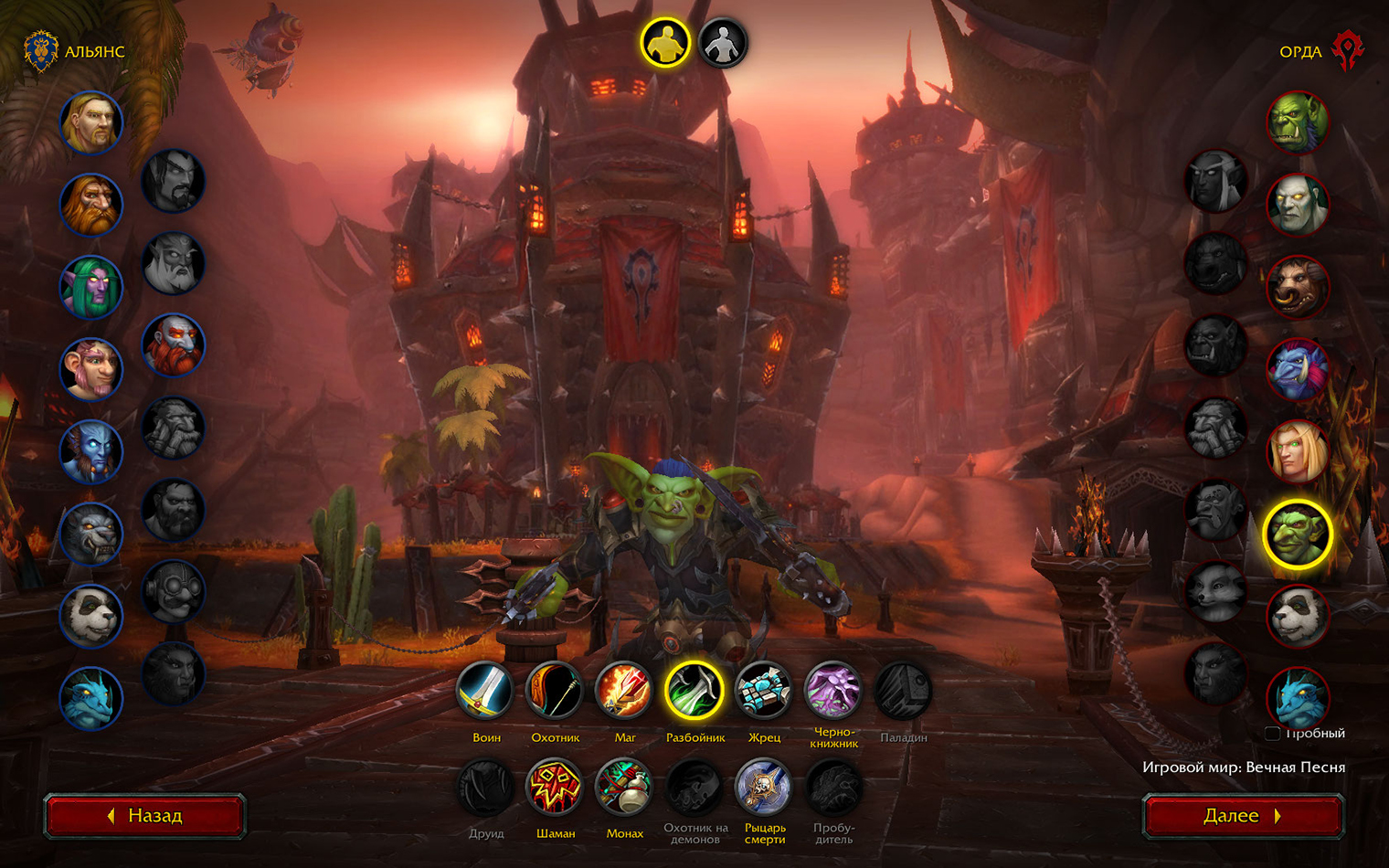
Task: Toggle the Пробный checkbox
Action: pyautogui.click(x=1272, y=733)
